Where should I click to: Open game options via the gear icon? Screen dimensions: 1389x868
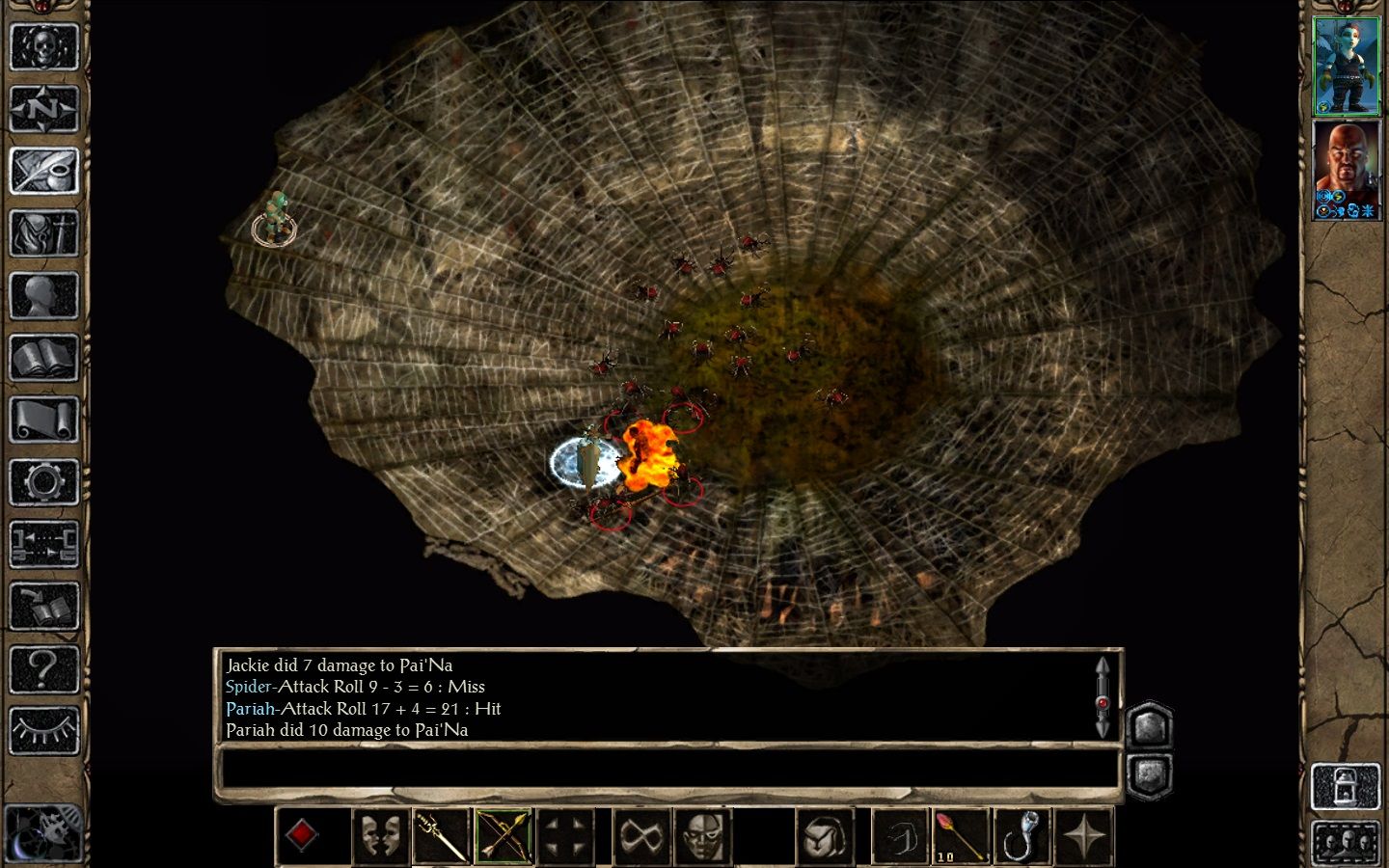[43, 482]
